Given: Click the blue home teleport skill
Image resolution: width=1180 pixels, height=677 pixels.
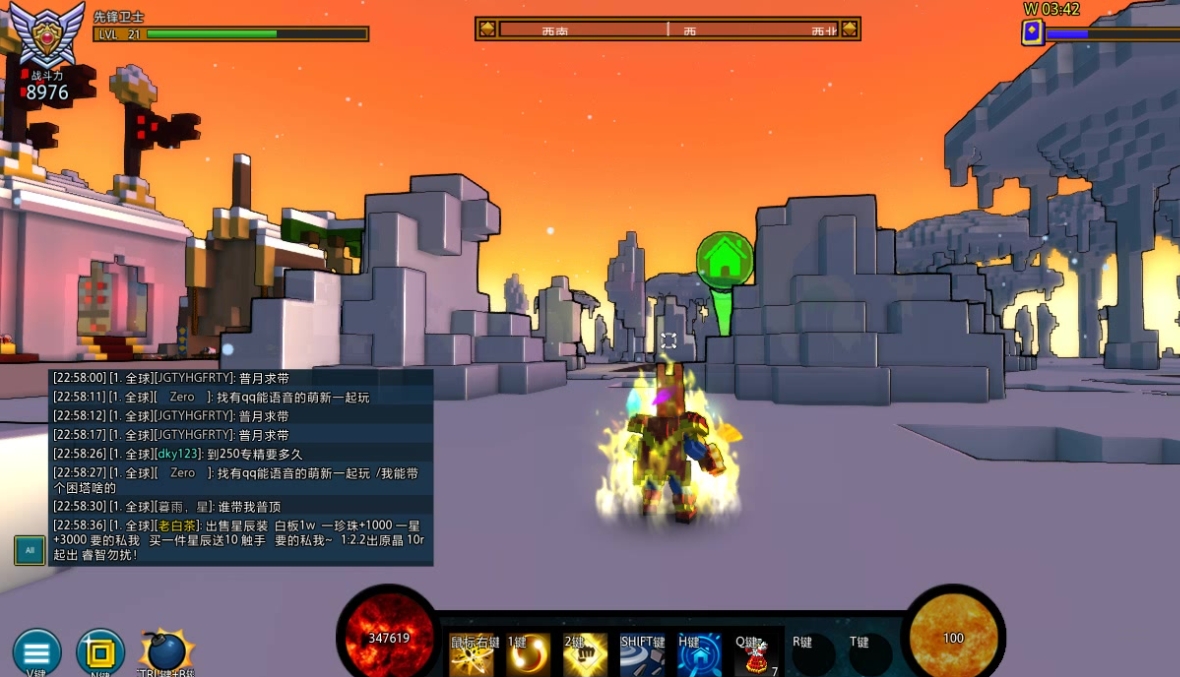Looking at the screenshot, I should [699, 654].
